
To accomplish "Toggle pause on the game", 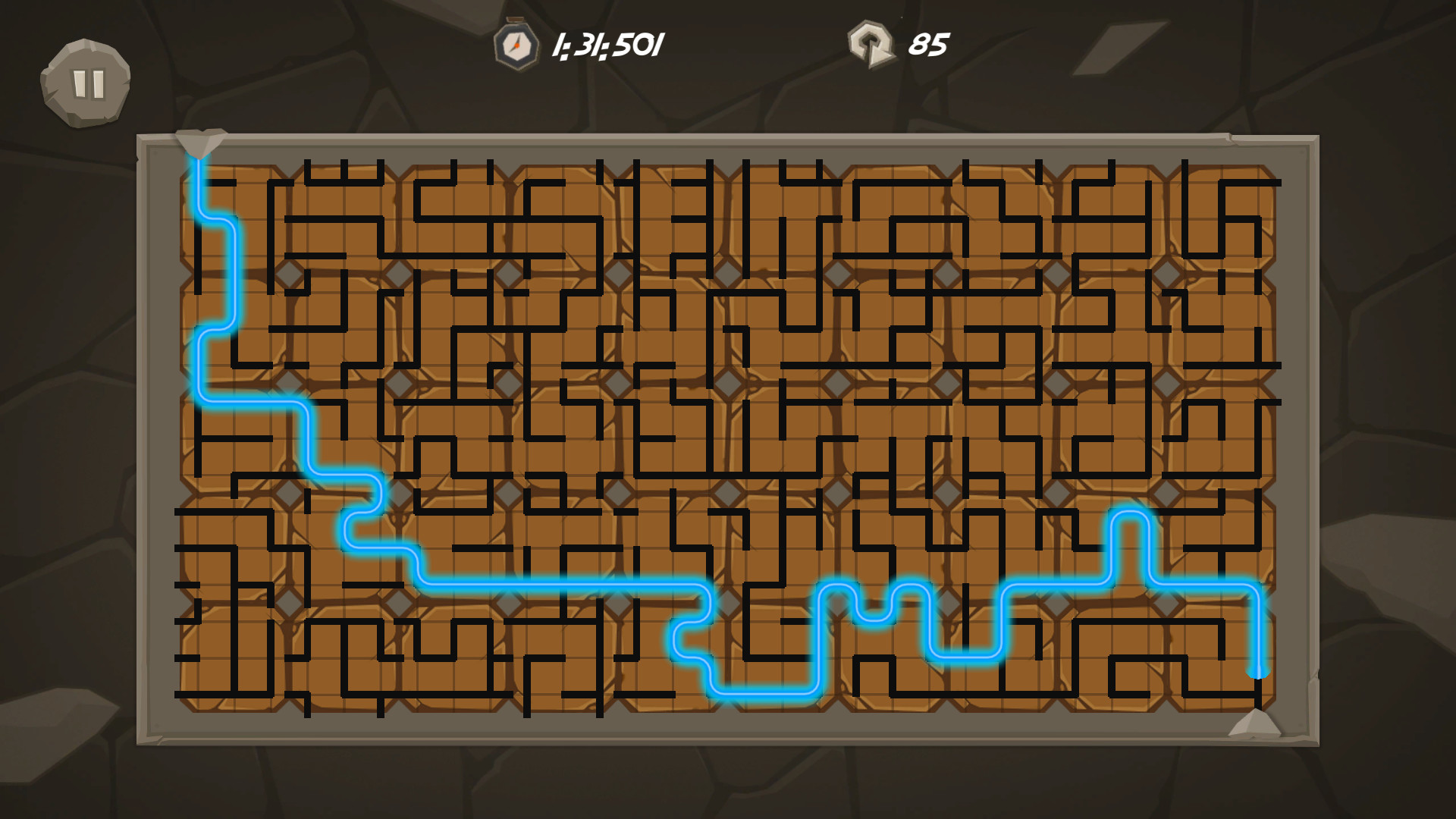I will tap(86, 82).
